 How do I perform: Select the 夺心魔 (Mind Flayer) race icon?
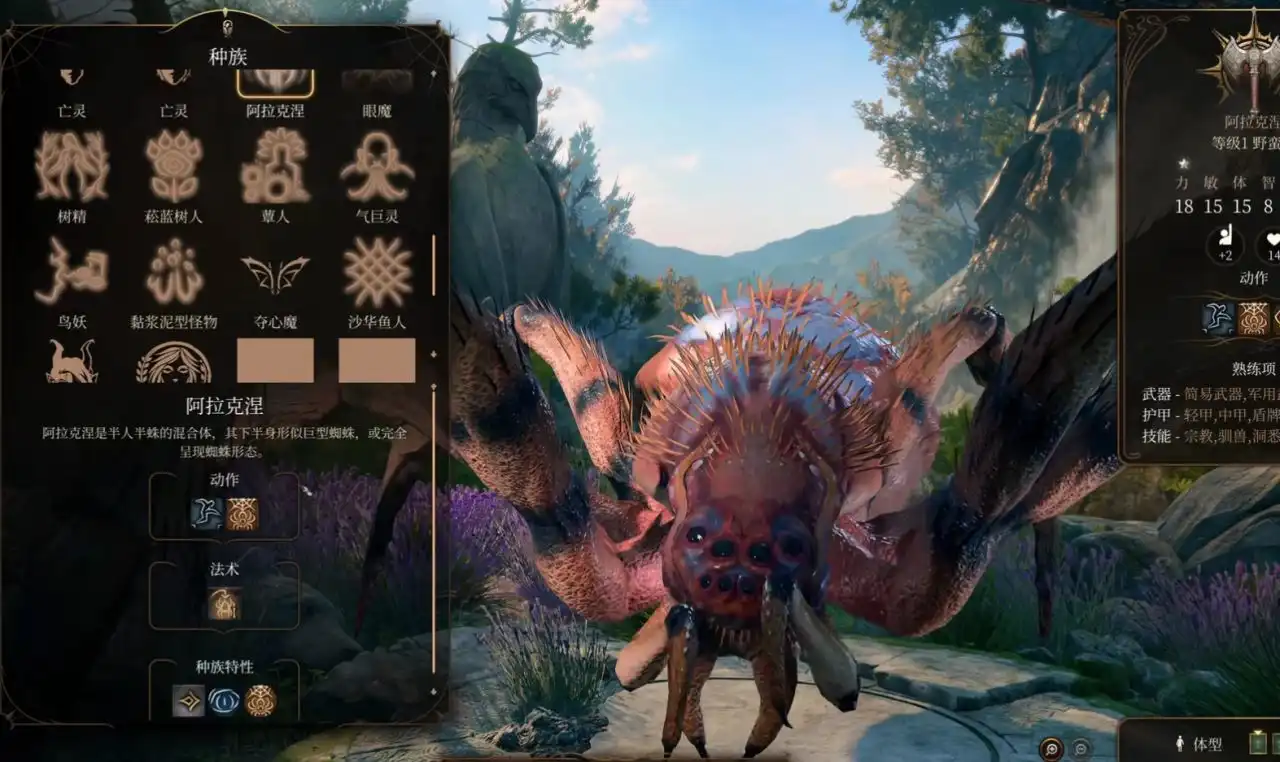coord(275,270)
